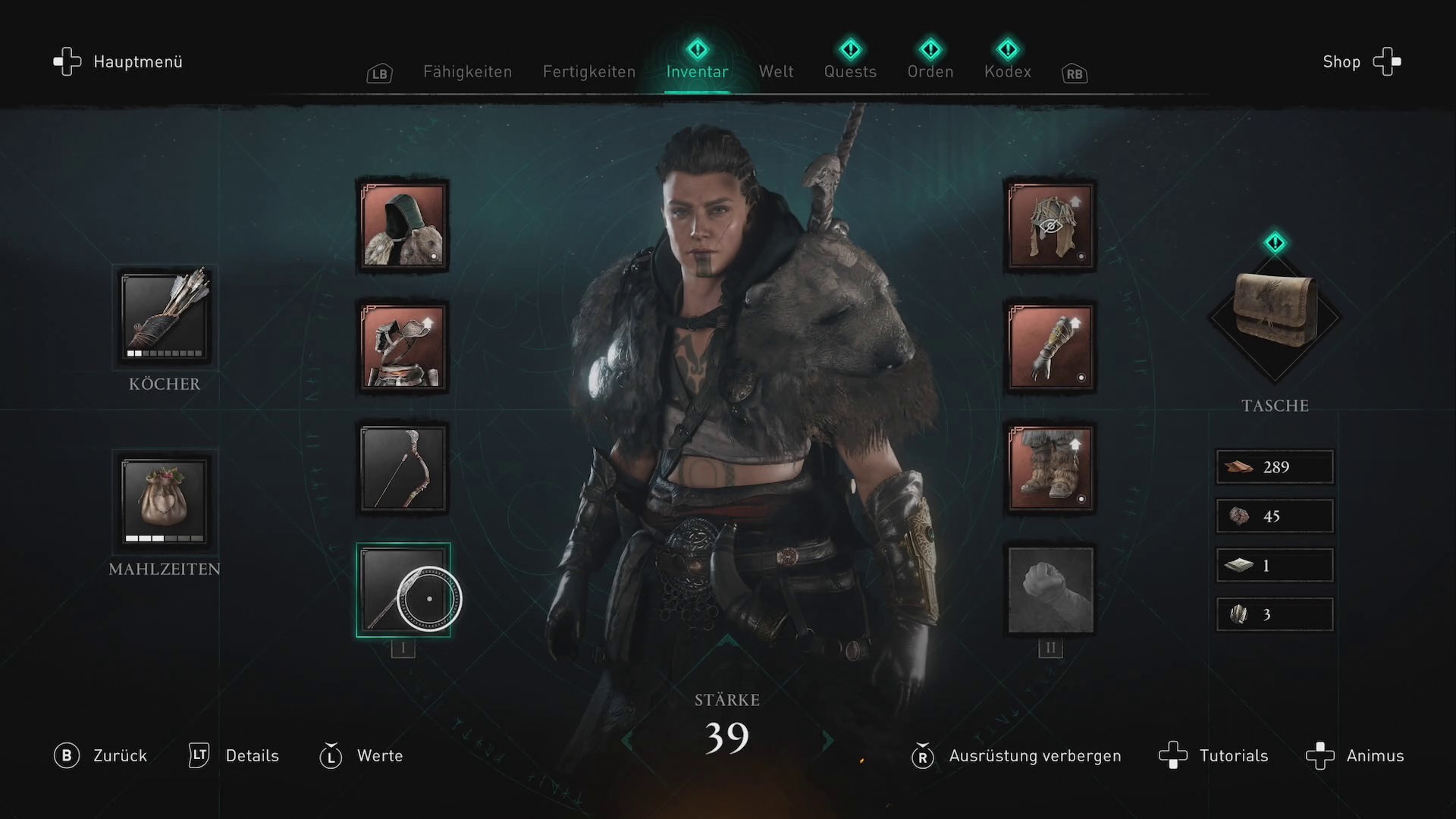Select the bow weapon slot
This screenshot has height=819, width=1456.
(403, 468)
